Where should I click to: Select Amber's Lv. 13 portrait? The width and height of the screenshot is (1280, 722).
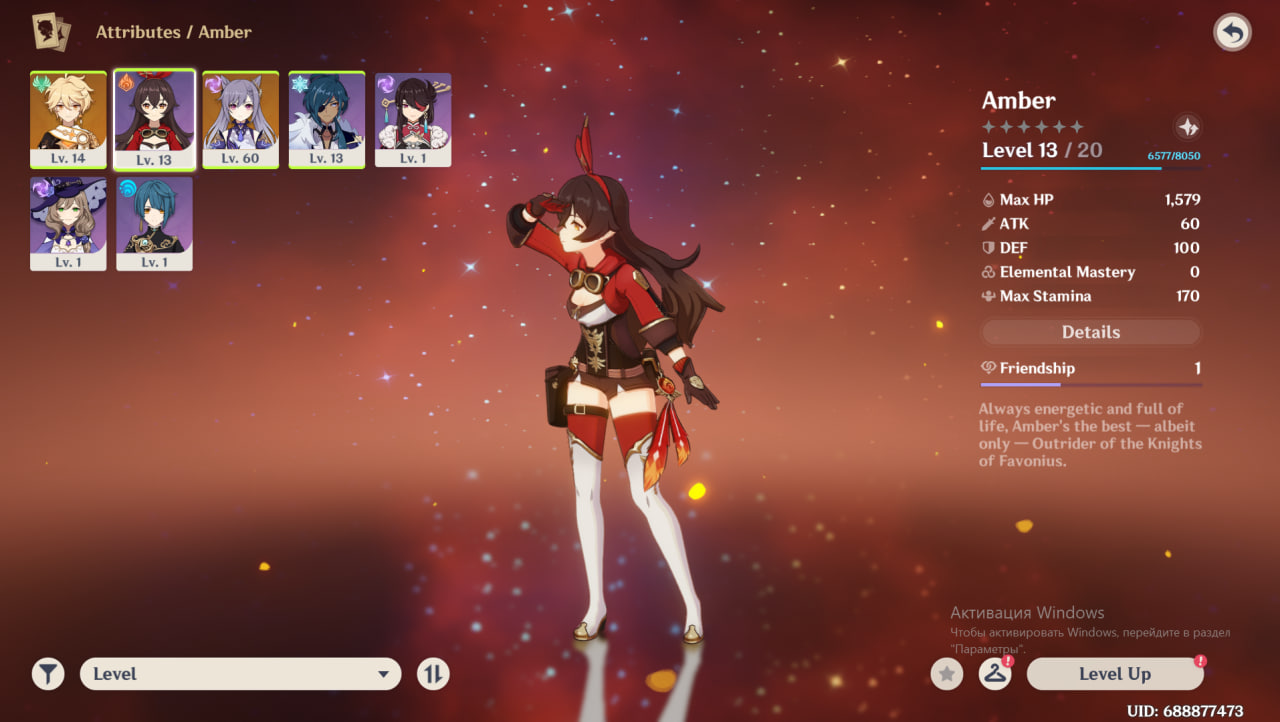[x=154, y=119]
